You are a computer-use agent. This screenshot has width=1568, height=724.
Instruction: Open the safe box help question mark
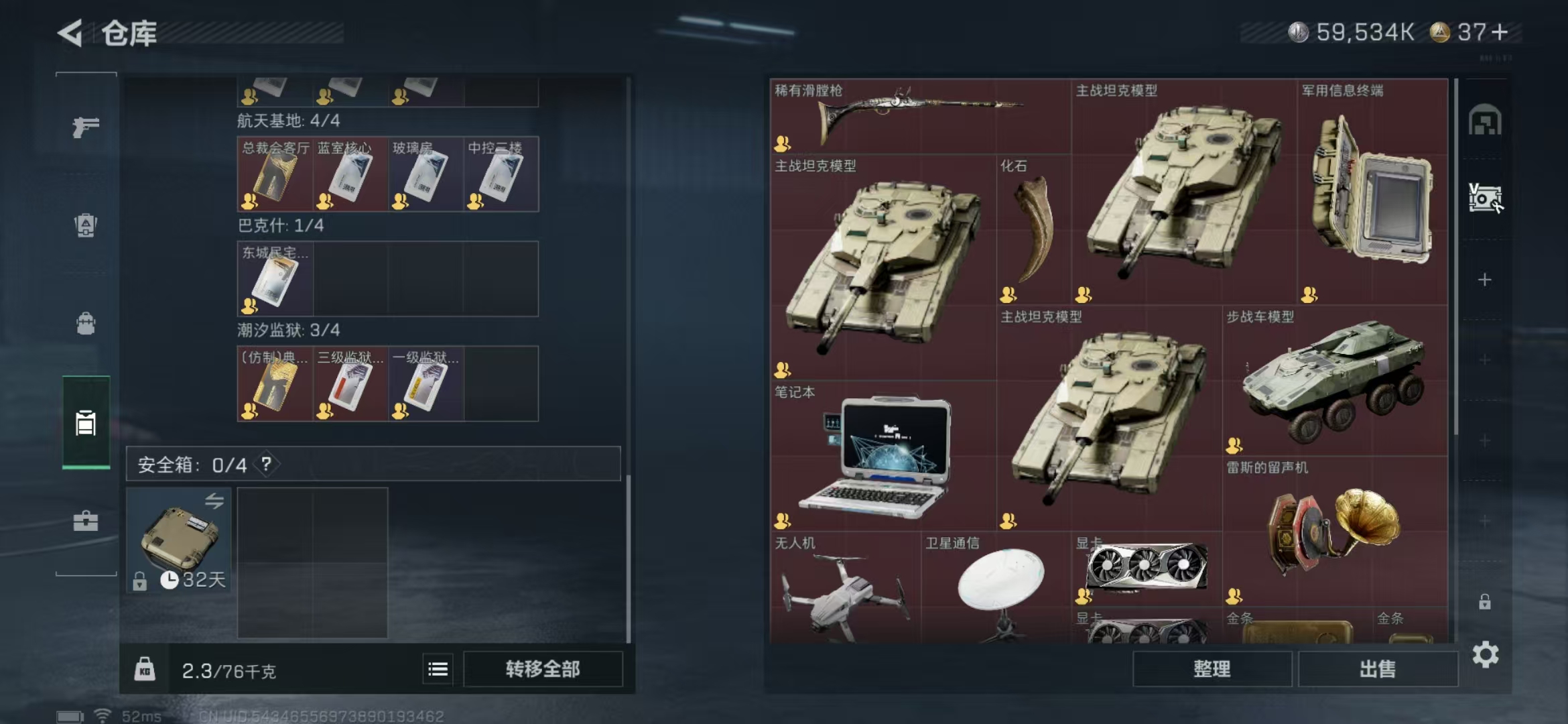[267, 464]
